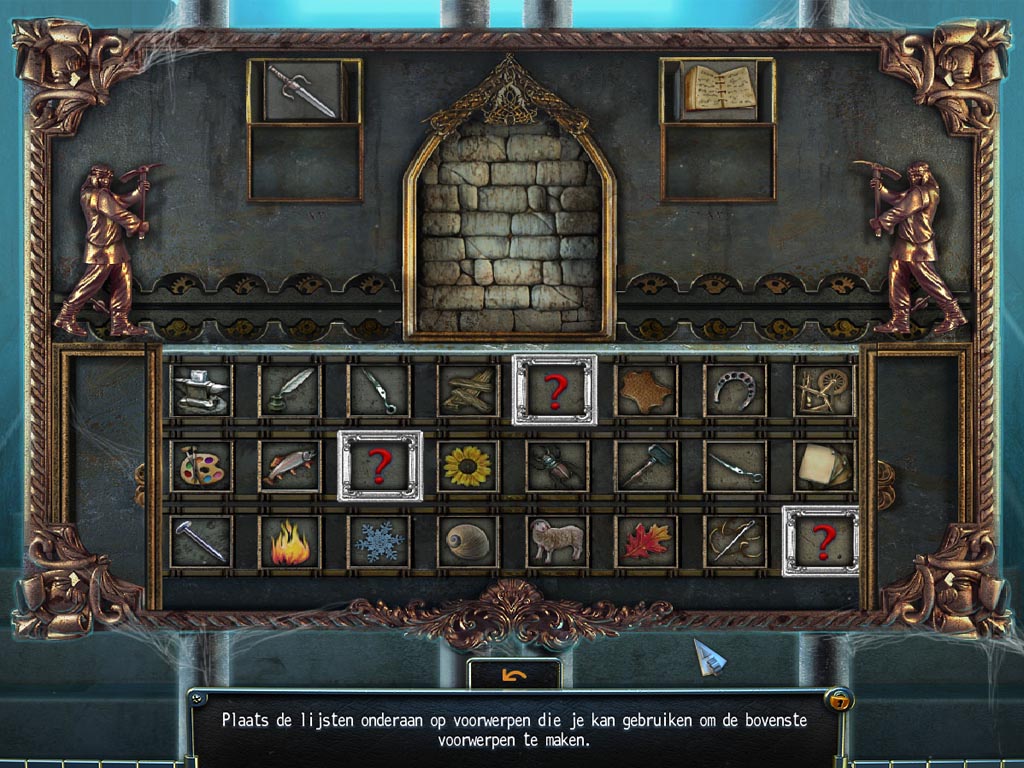1024x768 pixels.
Task: Choose the sunflower tile
Action: coord(467,466)
